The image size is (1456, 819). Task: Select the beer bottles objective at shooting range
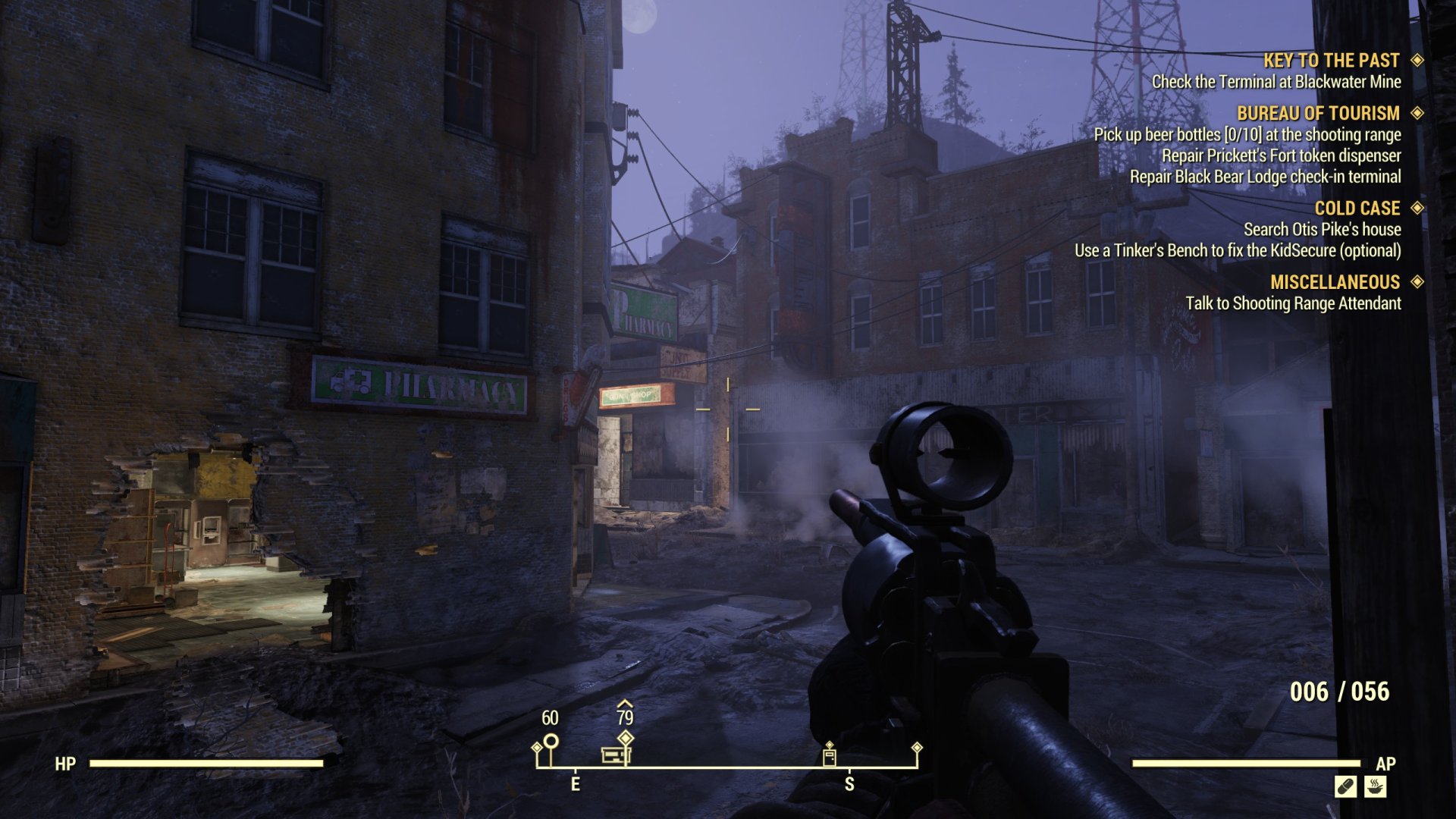pos(1247,135)
